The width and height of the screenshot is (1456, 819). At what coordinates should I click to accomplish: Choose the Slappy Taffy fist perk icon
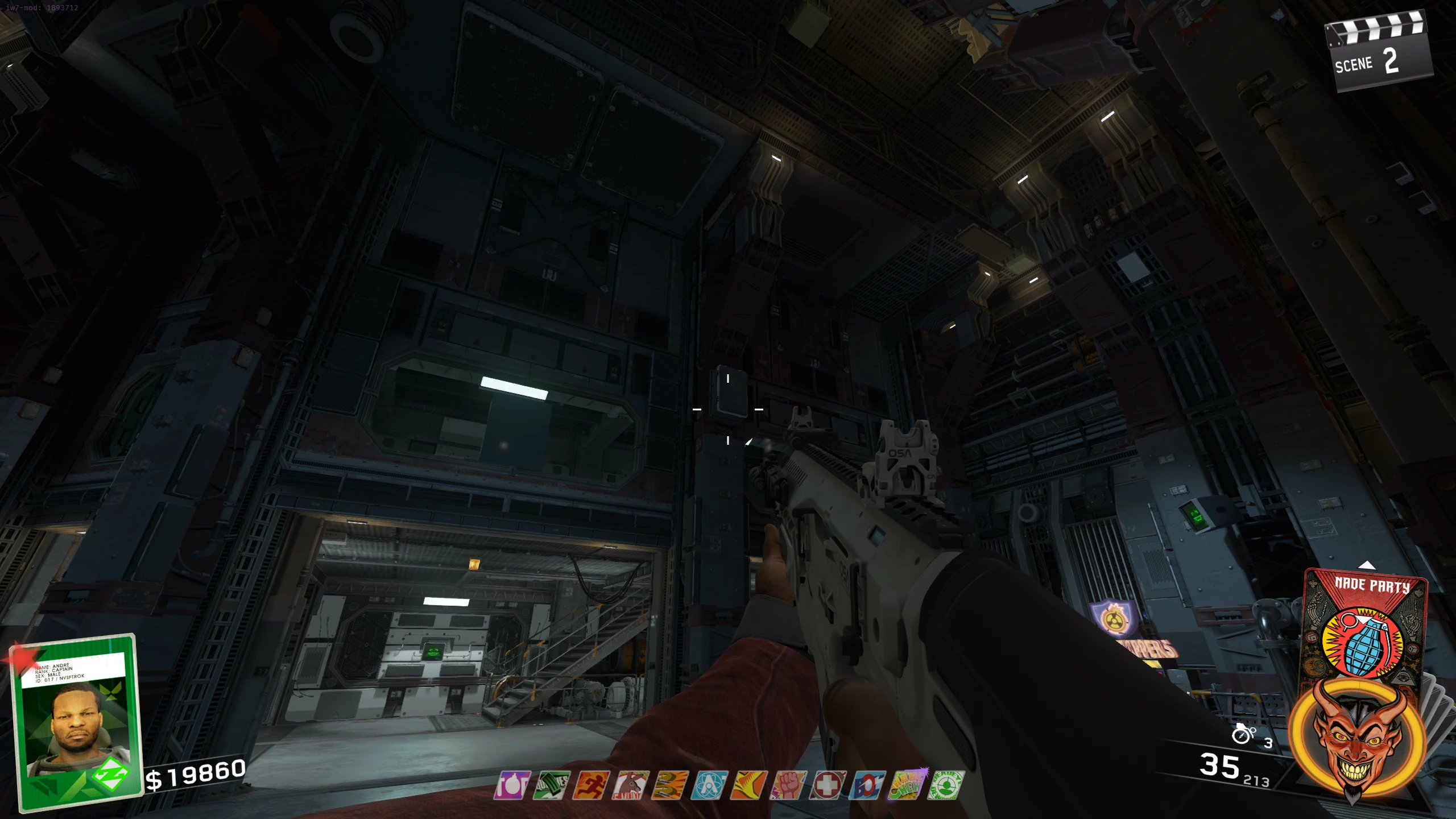788,785
